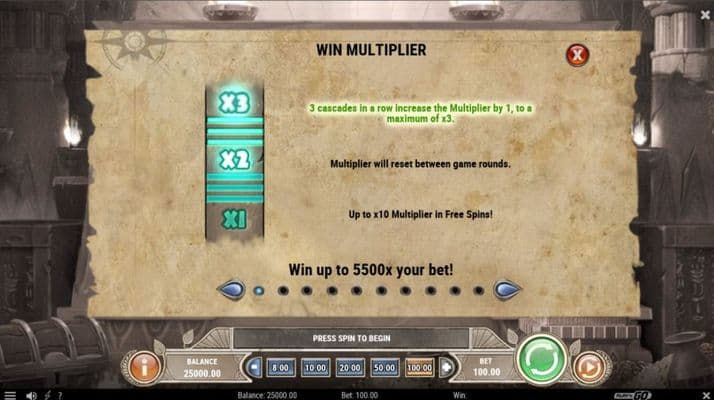
Task: Pick the 50.00 bet option
Action: 385,368
